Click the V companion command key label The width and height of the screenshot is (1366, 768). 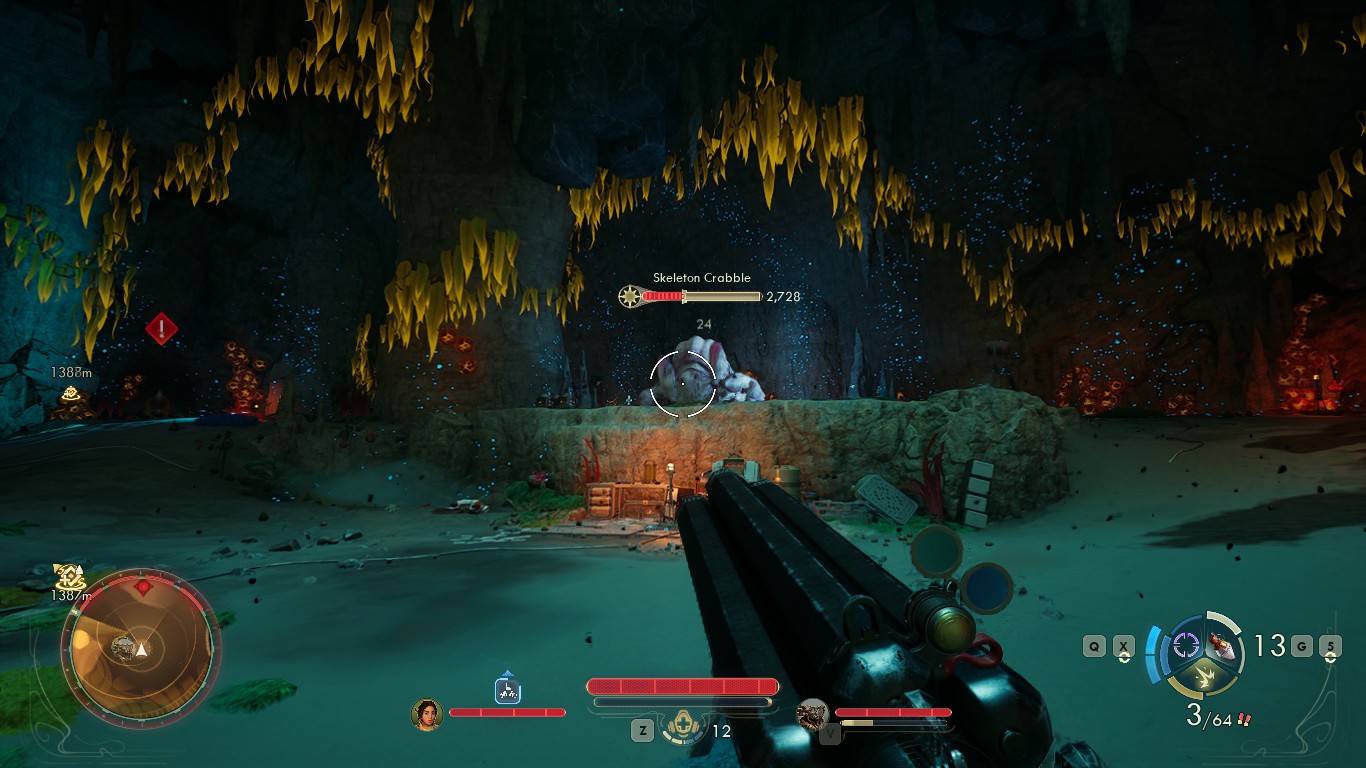click(831, 731)
